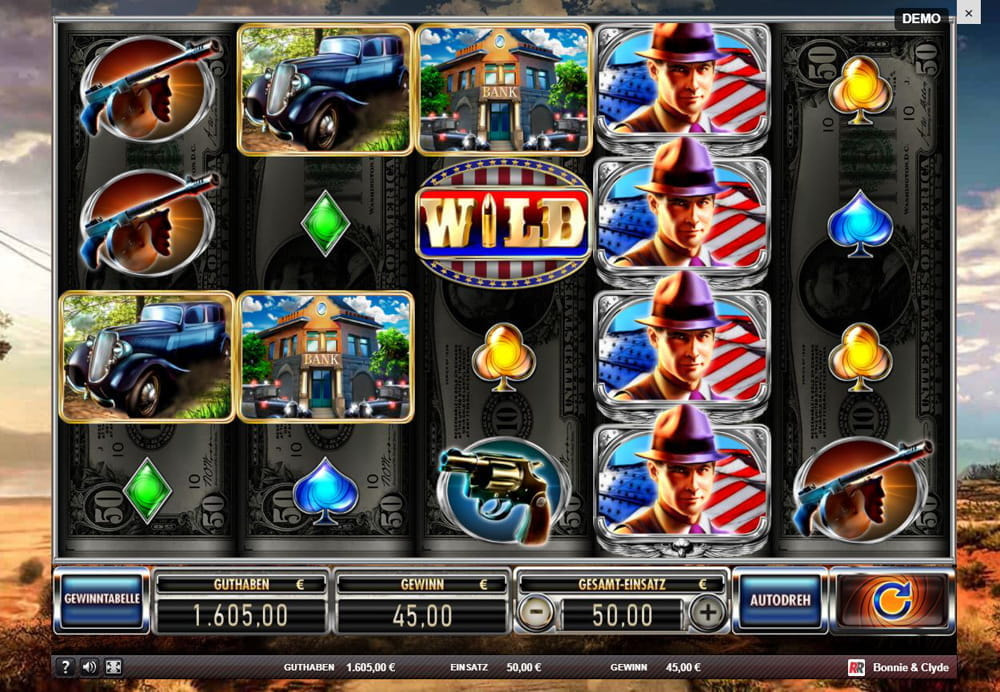
Task: Activate the Autodreh autospin button
Action: pyautogui.click(x=780, y=600)
